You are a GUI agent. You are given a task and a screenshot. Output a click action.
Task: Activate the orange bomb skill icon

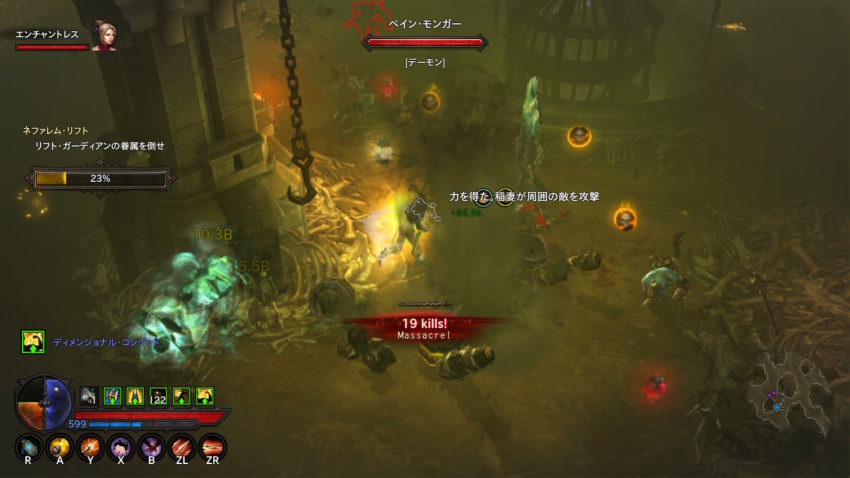click(60, 446)
